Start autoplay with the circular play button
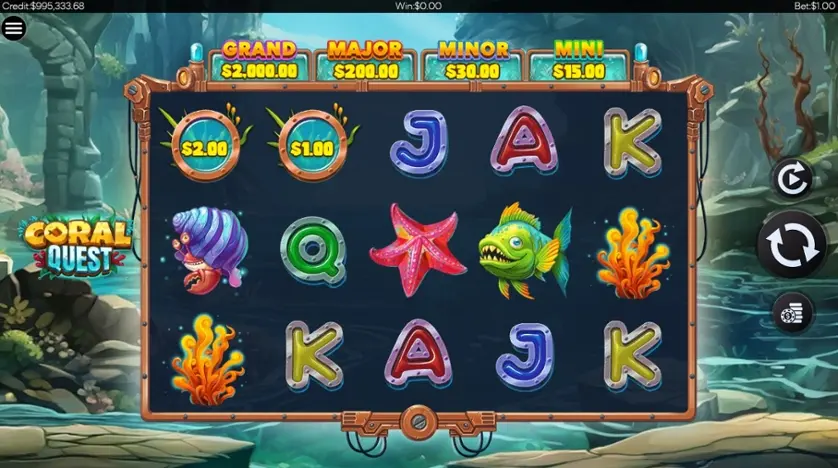 tap(790, 179)
